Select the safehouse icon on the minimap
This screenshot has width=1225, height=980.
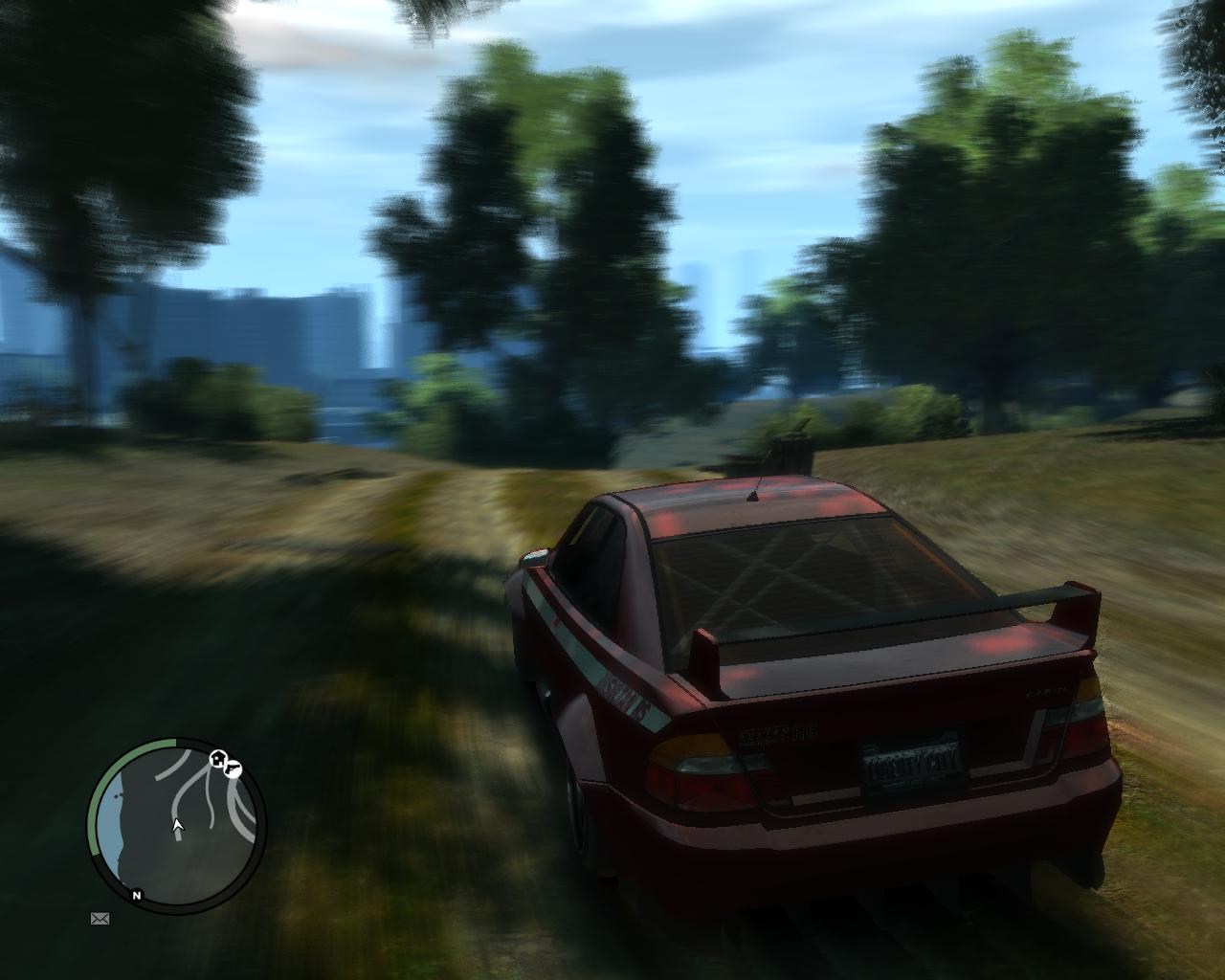tap(217, 759)
